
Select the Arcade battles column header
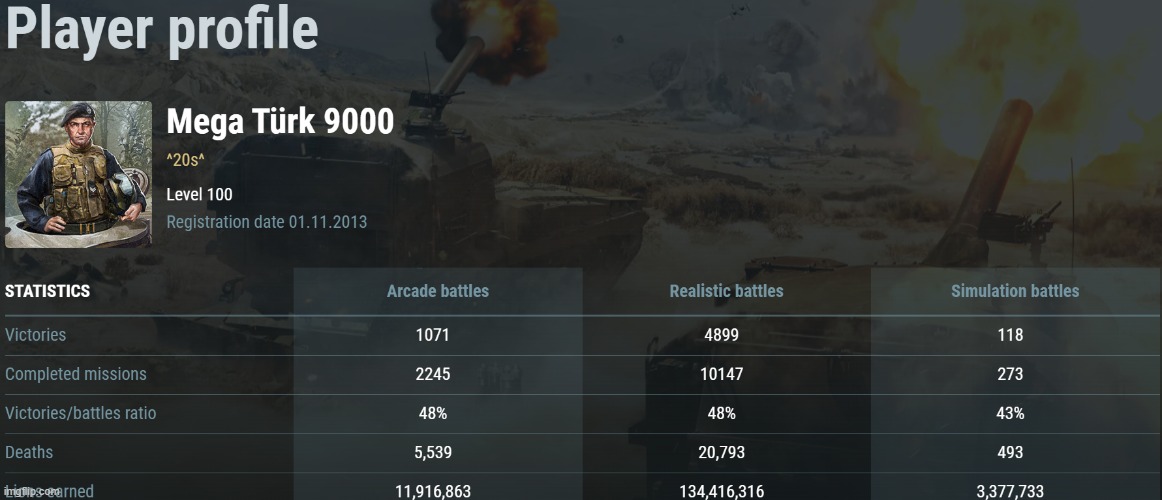coord(438,291)
